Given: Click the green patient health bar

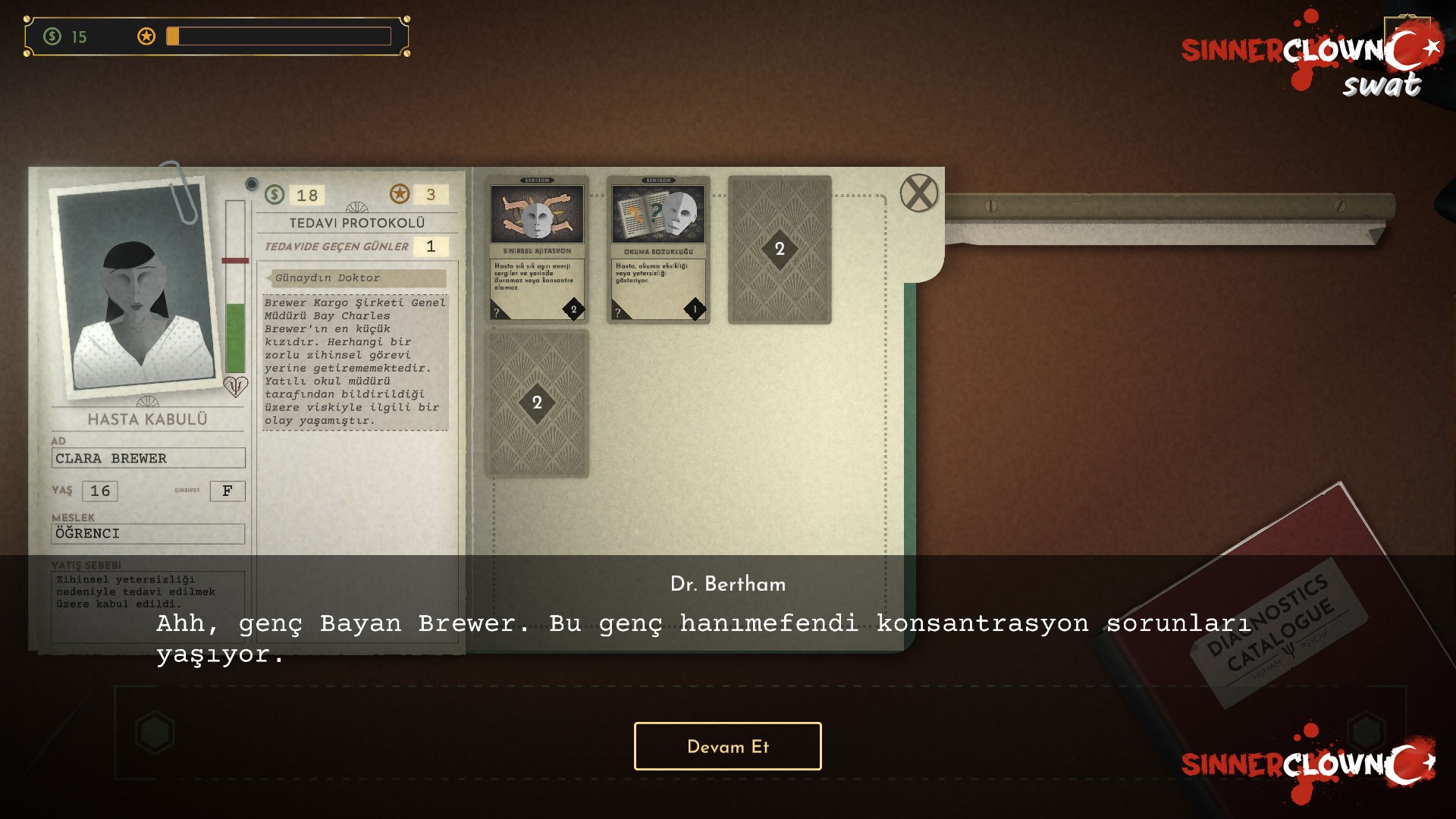Looking at the screenshot, I should 234,334.
